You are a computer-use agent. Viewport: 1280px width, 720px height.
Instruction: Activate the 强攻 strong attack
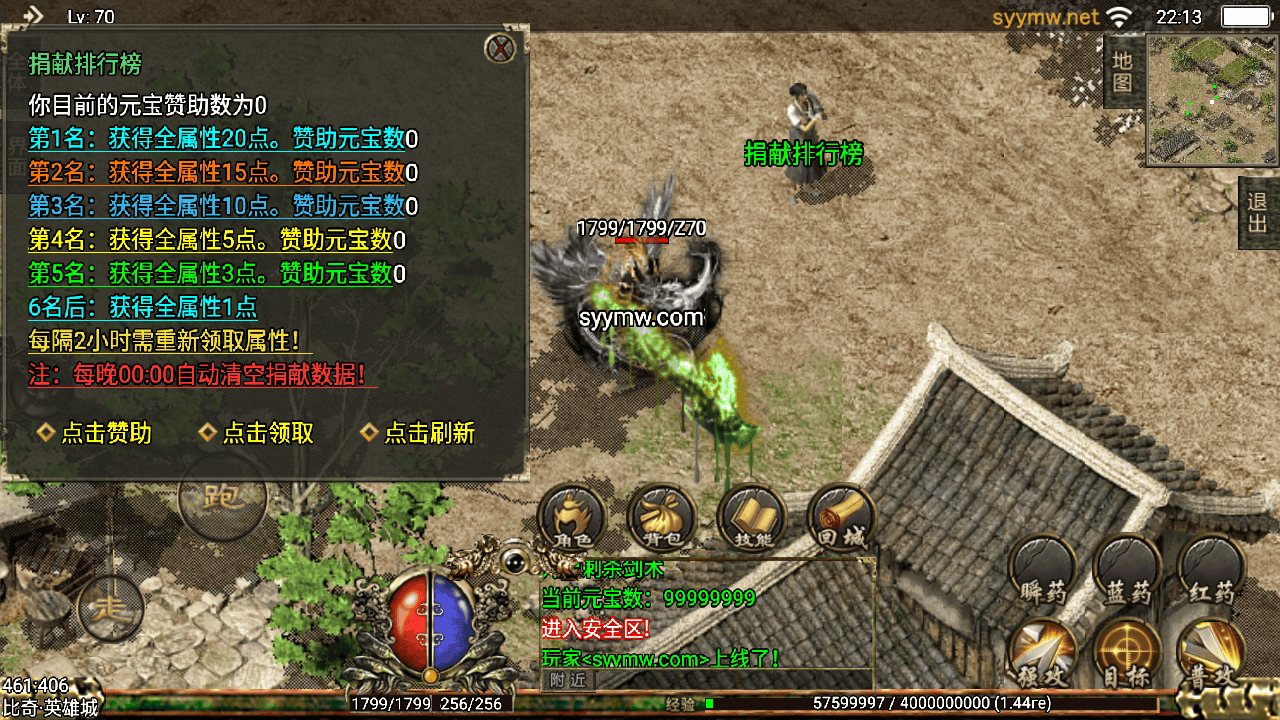tap(1043, 654)
